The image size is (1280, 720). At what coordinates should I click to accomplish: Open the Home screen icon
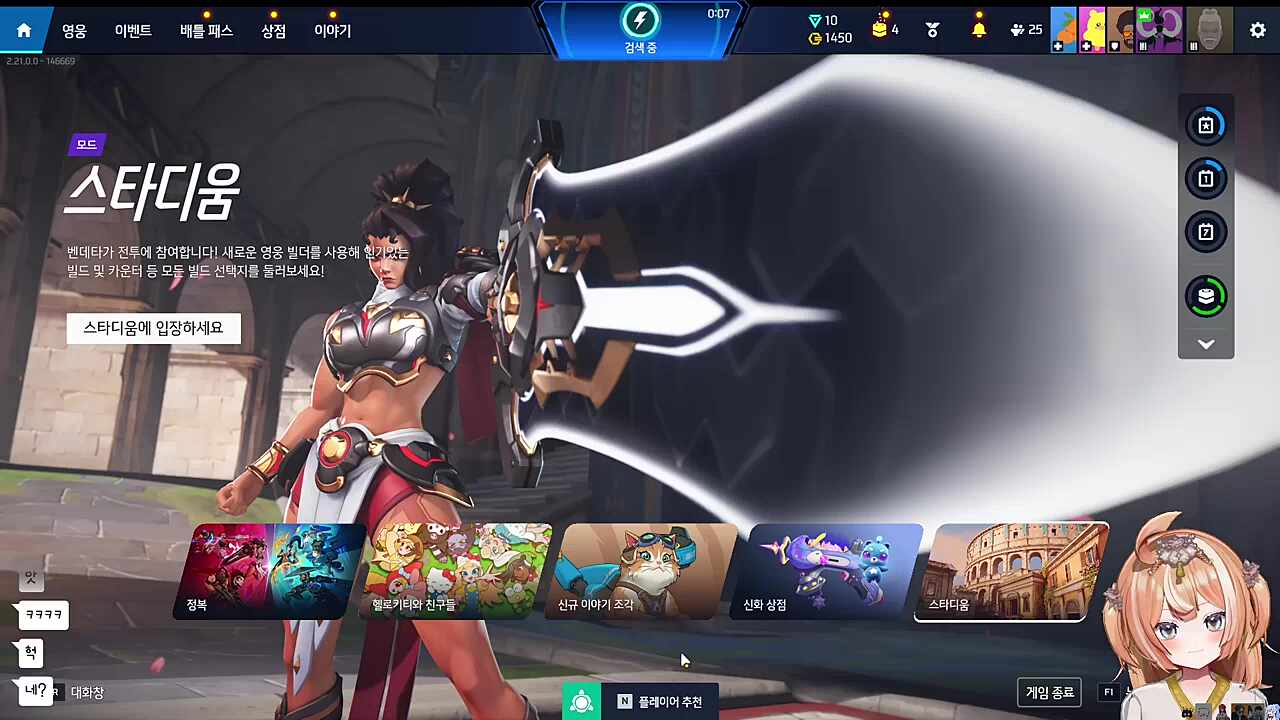(x=22, y=29)
